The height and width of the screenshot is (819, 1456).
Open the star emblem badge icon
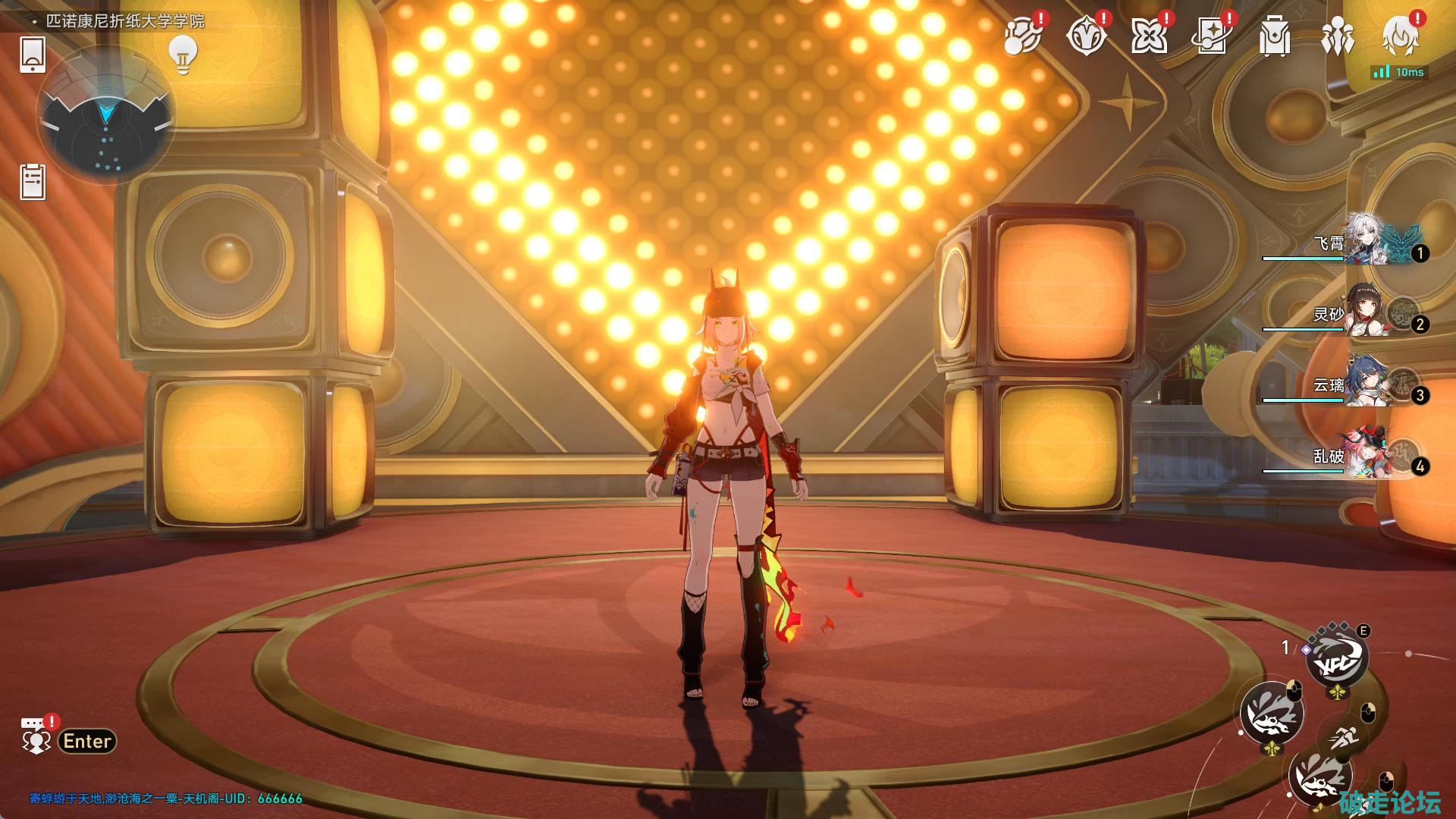point(1085,36)
